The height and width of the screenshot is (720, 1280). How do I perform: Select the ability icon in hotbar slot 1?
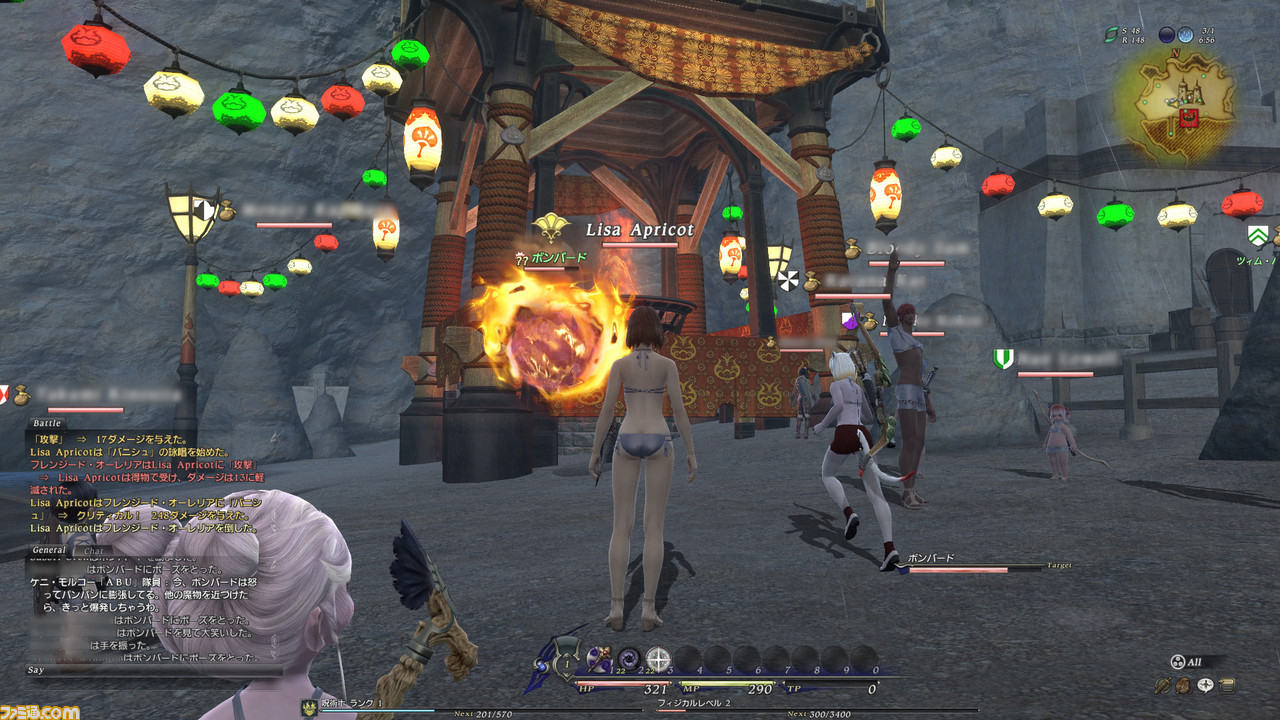point(599,658)
